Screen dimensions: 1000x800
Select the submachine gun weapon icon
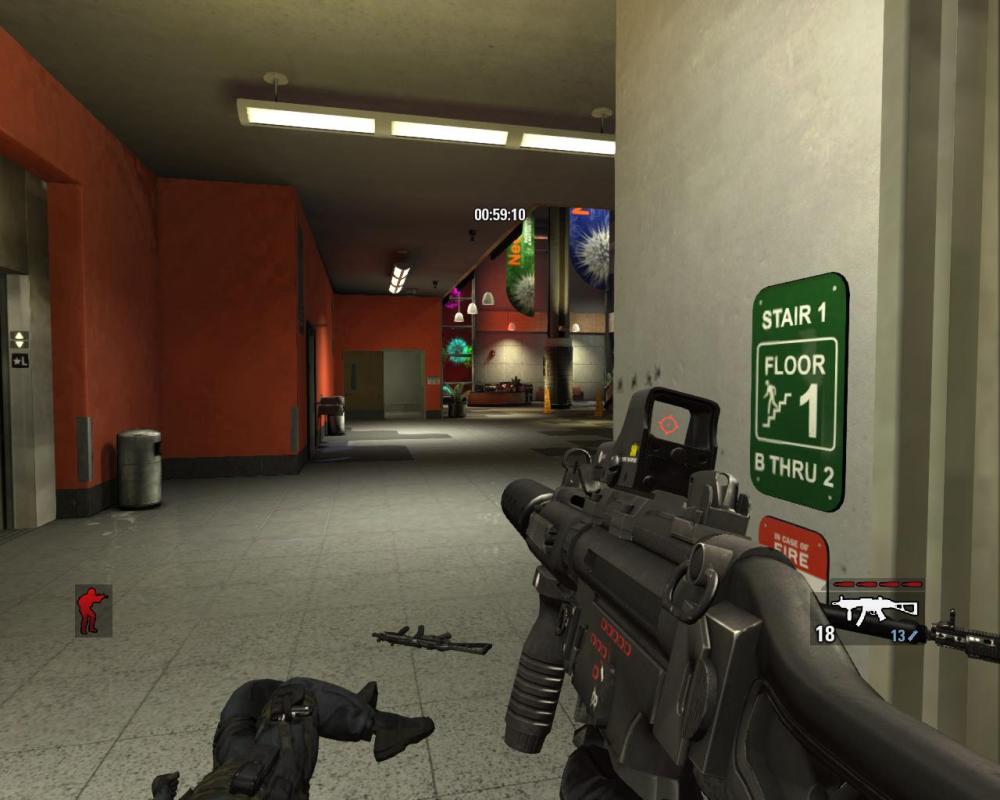coord(875,609)
